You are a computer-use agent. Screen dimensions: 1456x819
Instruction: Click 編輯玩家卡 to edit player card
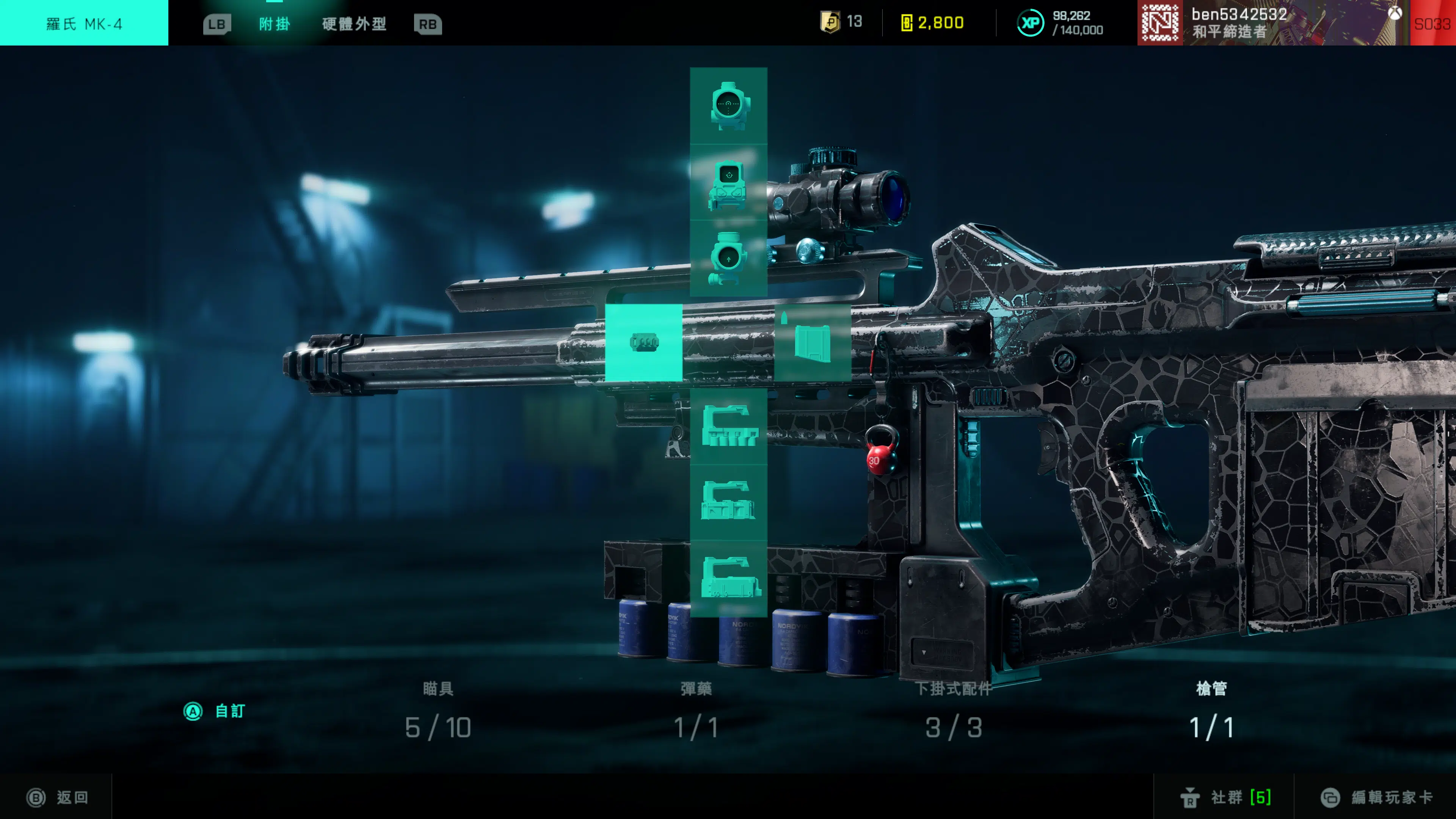pyautogui.click(x=1376, y=797)
